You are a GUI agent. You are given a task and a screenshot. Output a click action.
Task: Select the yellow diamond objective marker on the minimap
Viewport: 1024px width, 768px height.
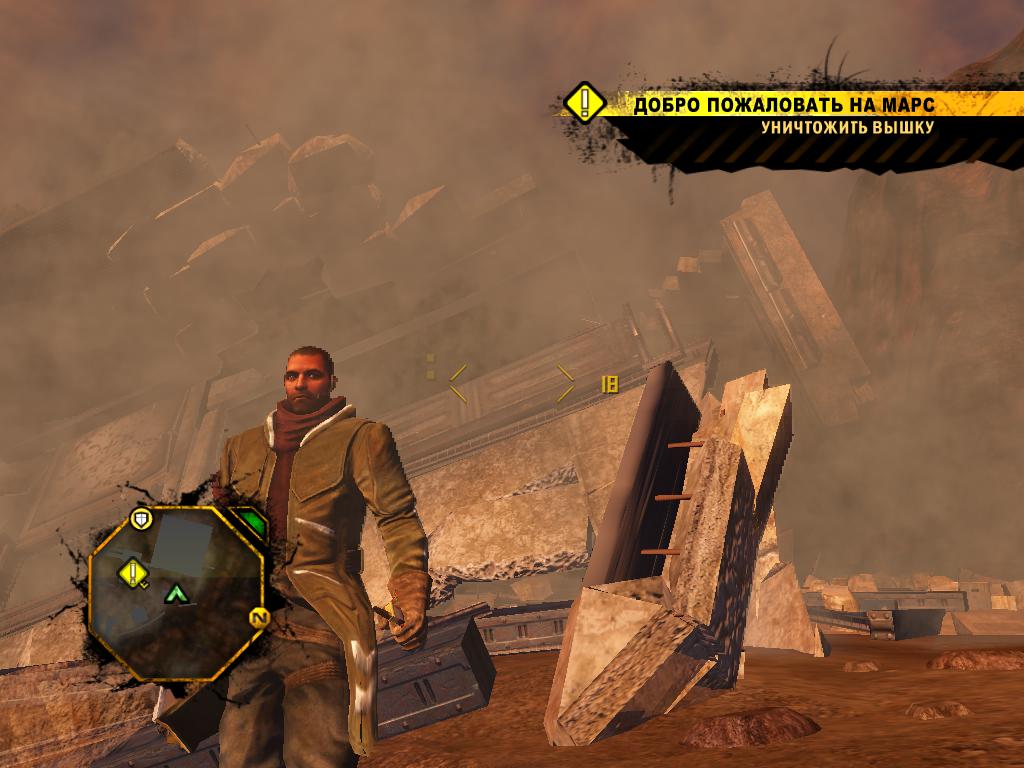[x=133, y=572]
